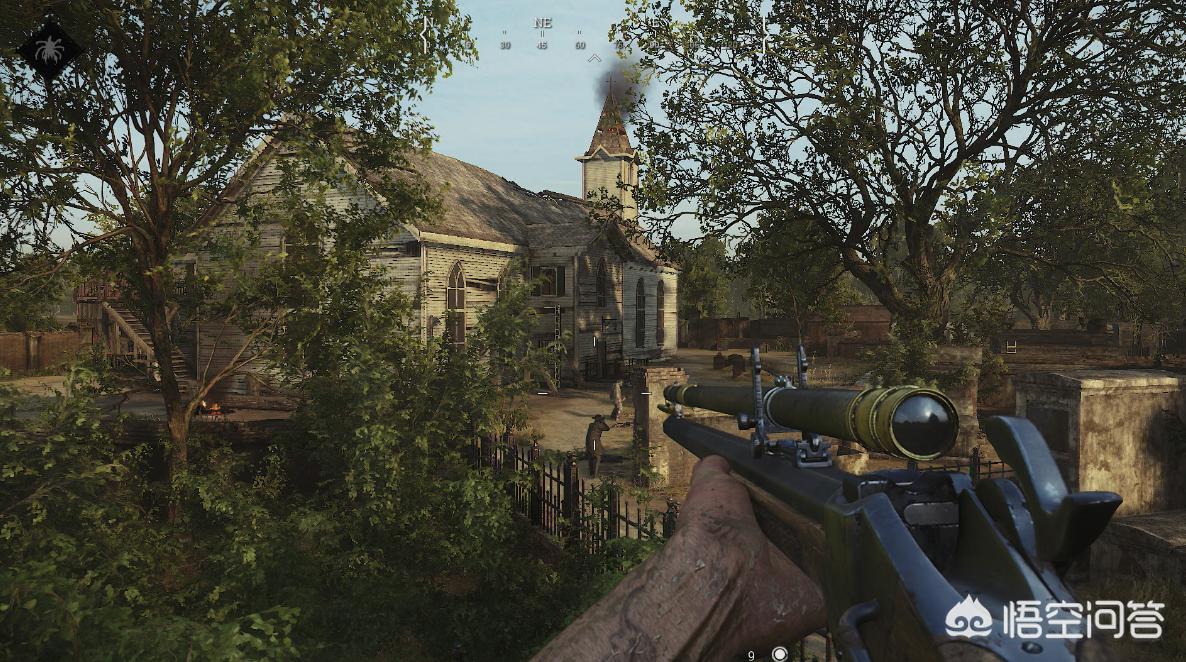This screenshot has width=1186, height=662.
Task: Click the spider bounty target icon
Action: 50,49
